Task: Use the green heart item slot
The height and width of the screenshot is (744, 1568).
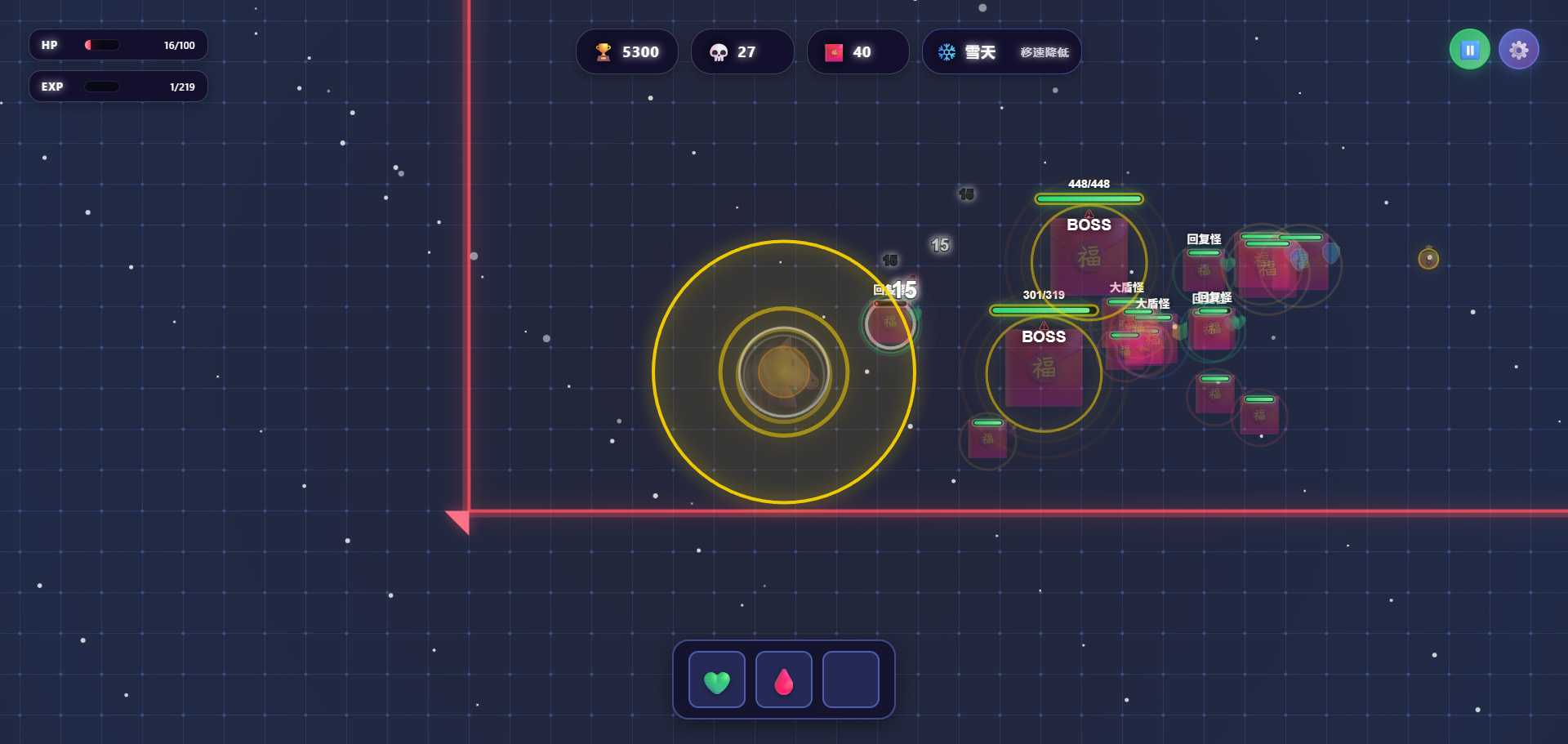Action: coord(717,680)
